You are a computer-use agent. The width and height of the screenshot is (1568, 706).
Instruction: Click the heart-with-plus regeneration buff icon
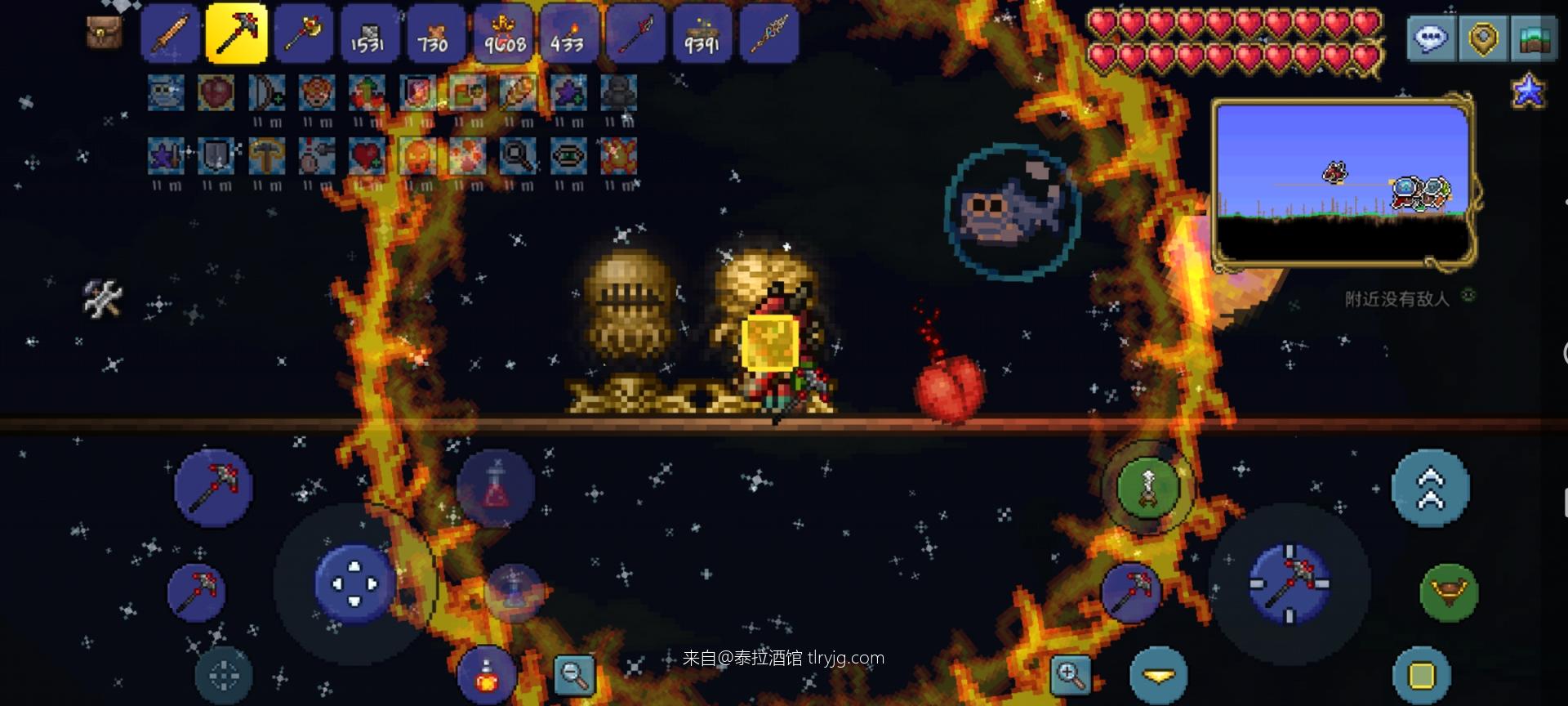click(x=367, y=156)
